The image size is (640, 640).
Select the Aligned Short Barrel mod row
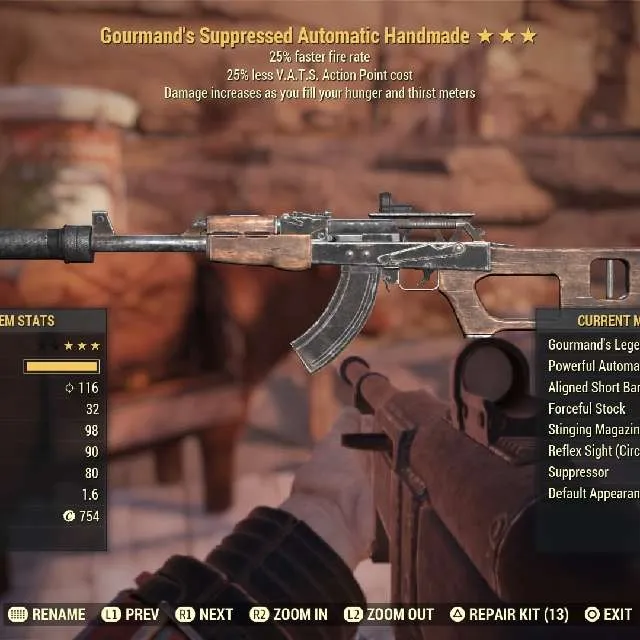(593, 387)
